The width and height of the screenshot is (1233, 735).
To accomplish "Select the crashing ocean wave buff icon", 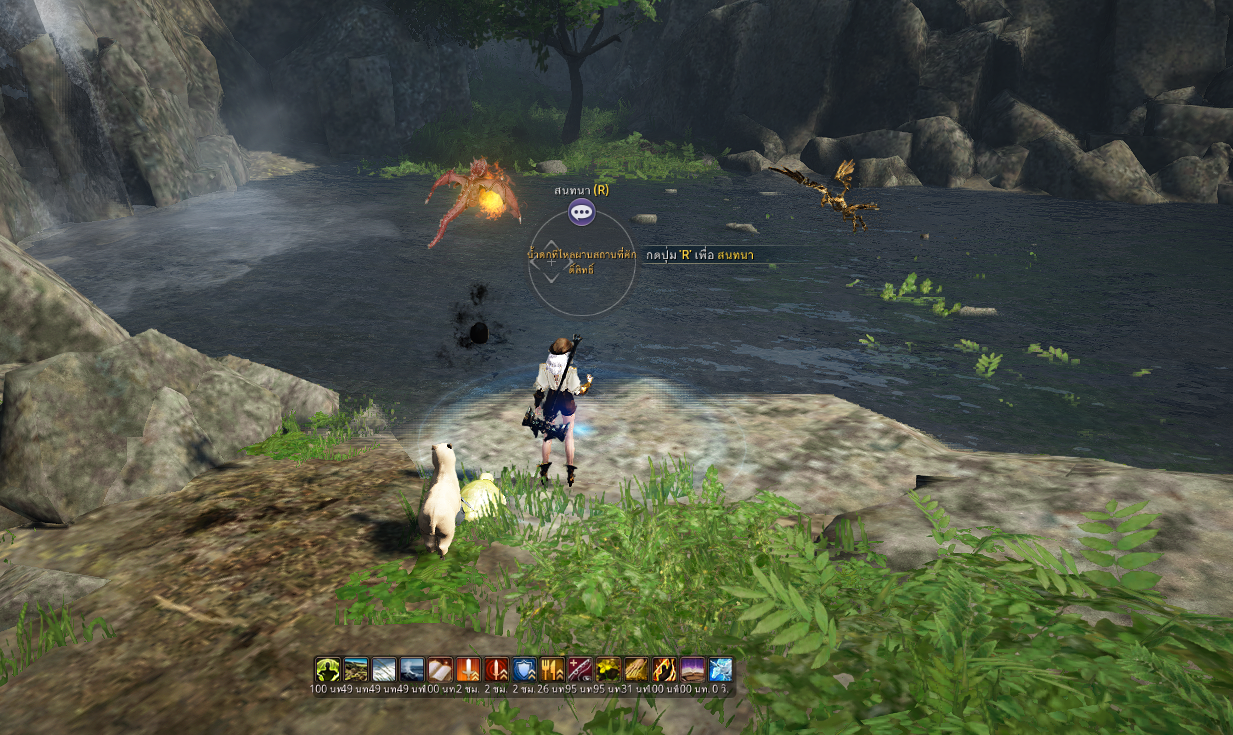I will [x=412, y=669].
